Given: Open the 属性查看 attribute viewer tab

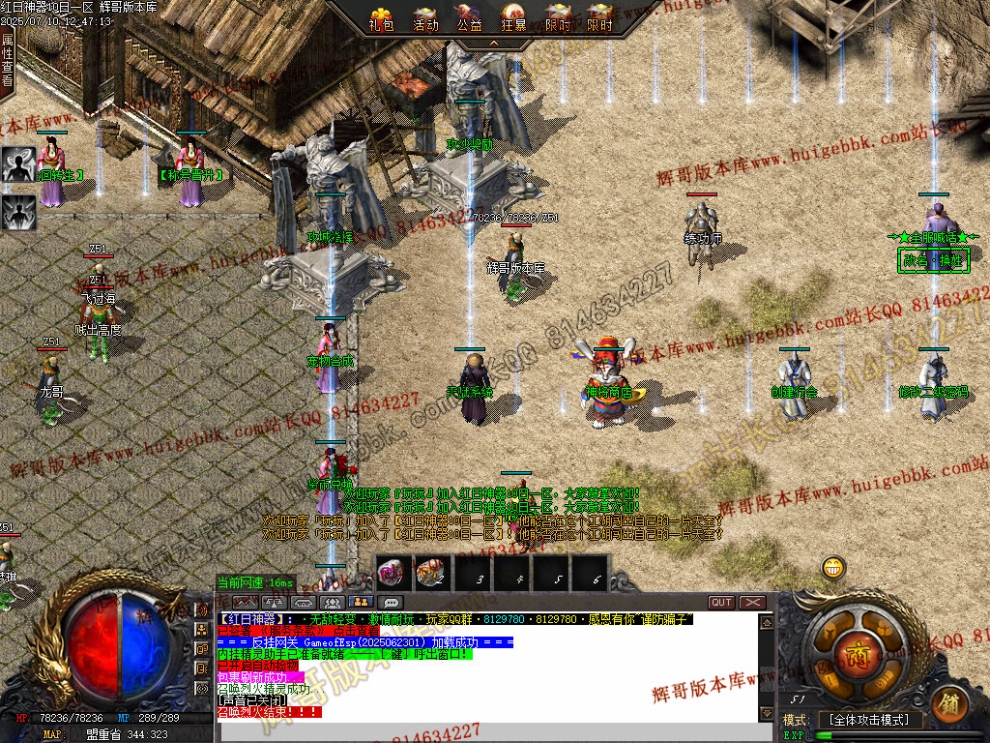Looking at the screenshot, I should tap(7, 62).
